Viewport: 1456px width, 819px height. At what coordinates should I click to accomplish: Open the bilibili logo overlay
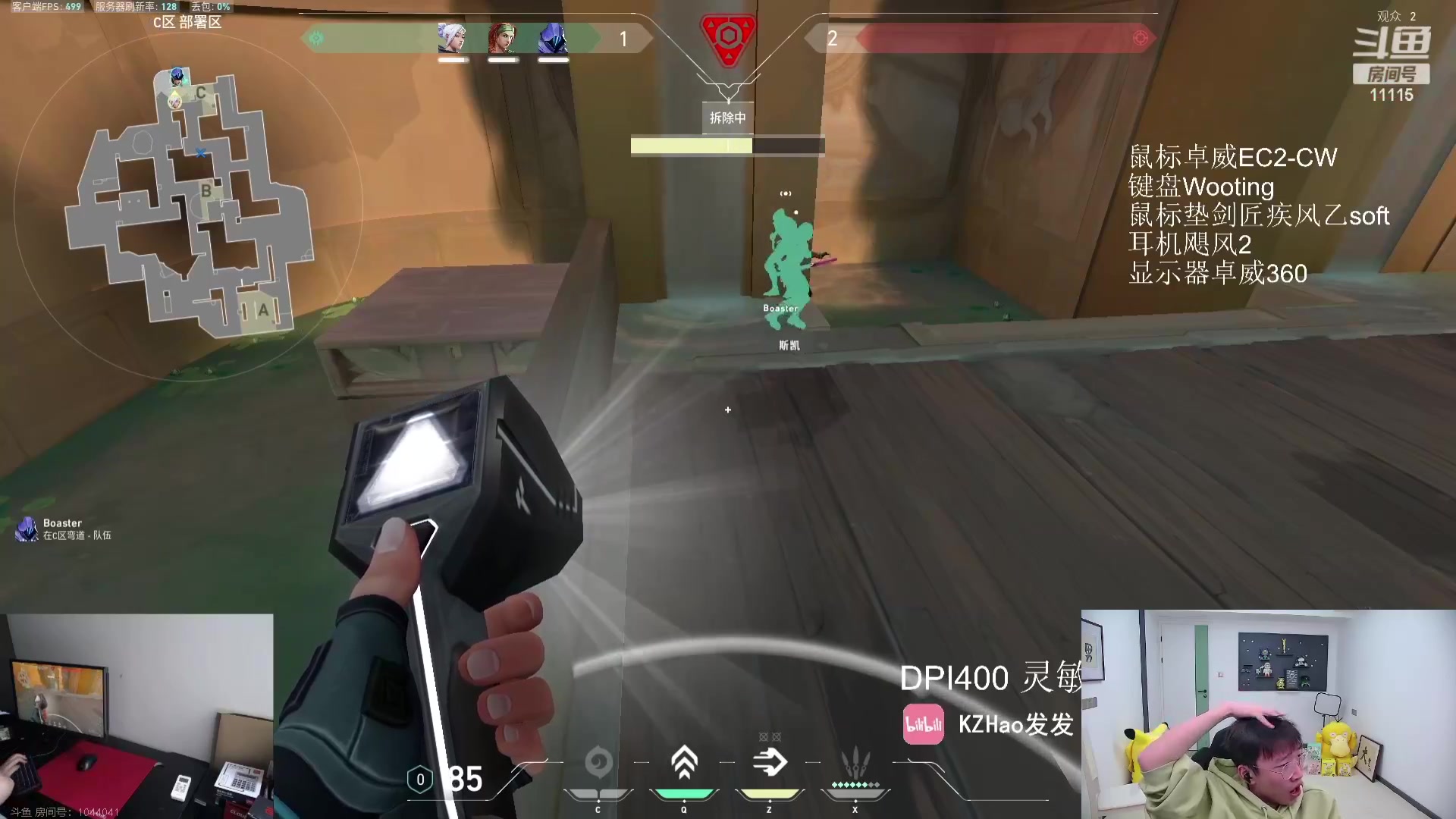pos(923,724)
